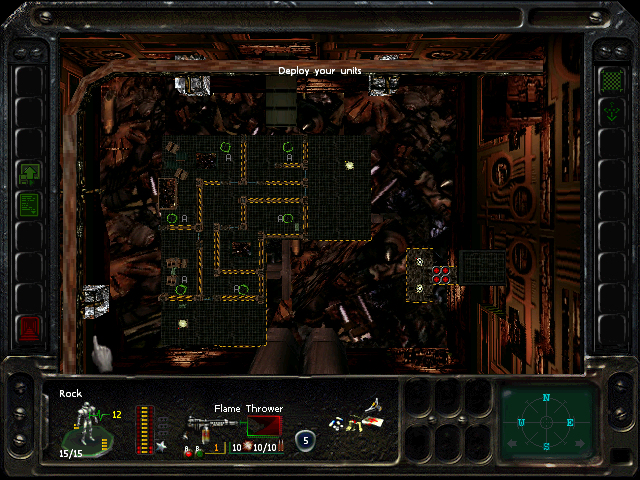The height and width of the screenshot is (480, 640).
Task: Click the green down-arrow button on right panel
Action: tap(610, 112)
